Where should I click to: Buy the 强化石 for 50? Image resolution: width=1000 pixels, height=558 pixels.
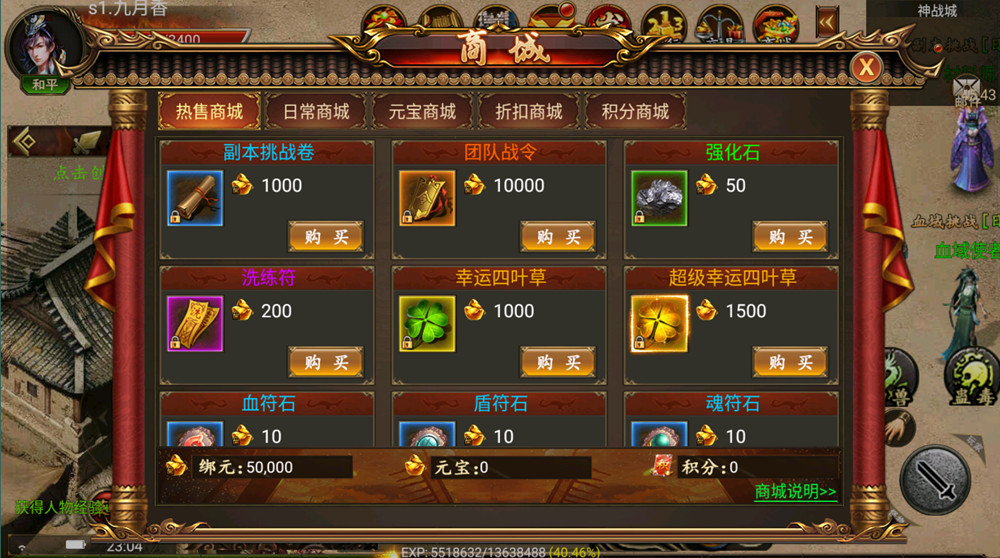790,237
